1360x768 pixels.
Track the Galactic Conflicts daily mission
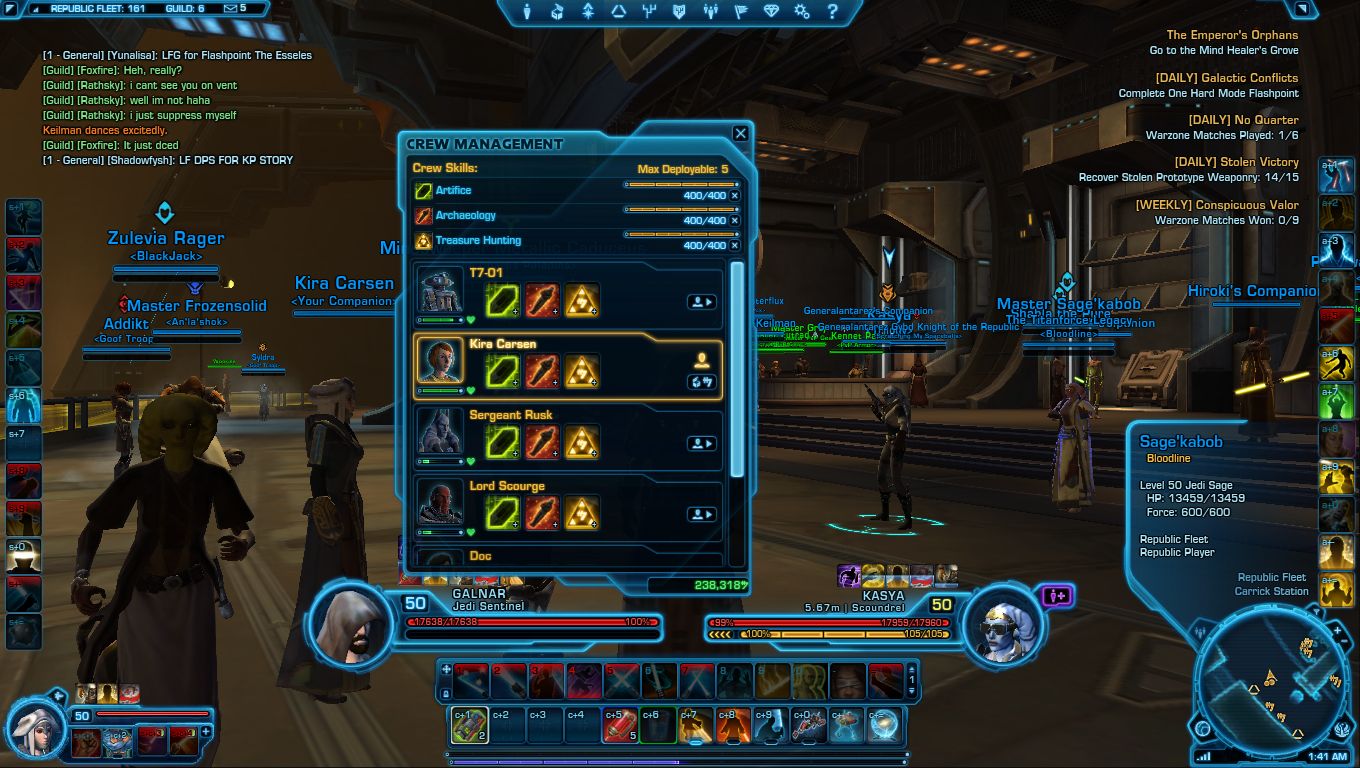[1226, 78]
